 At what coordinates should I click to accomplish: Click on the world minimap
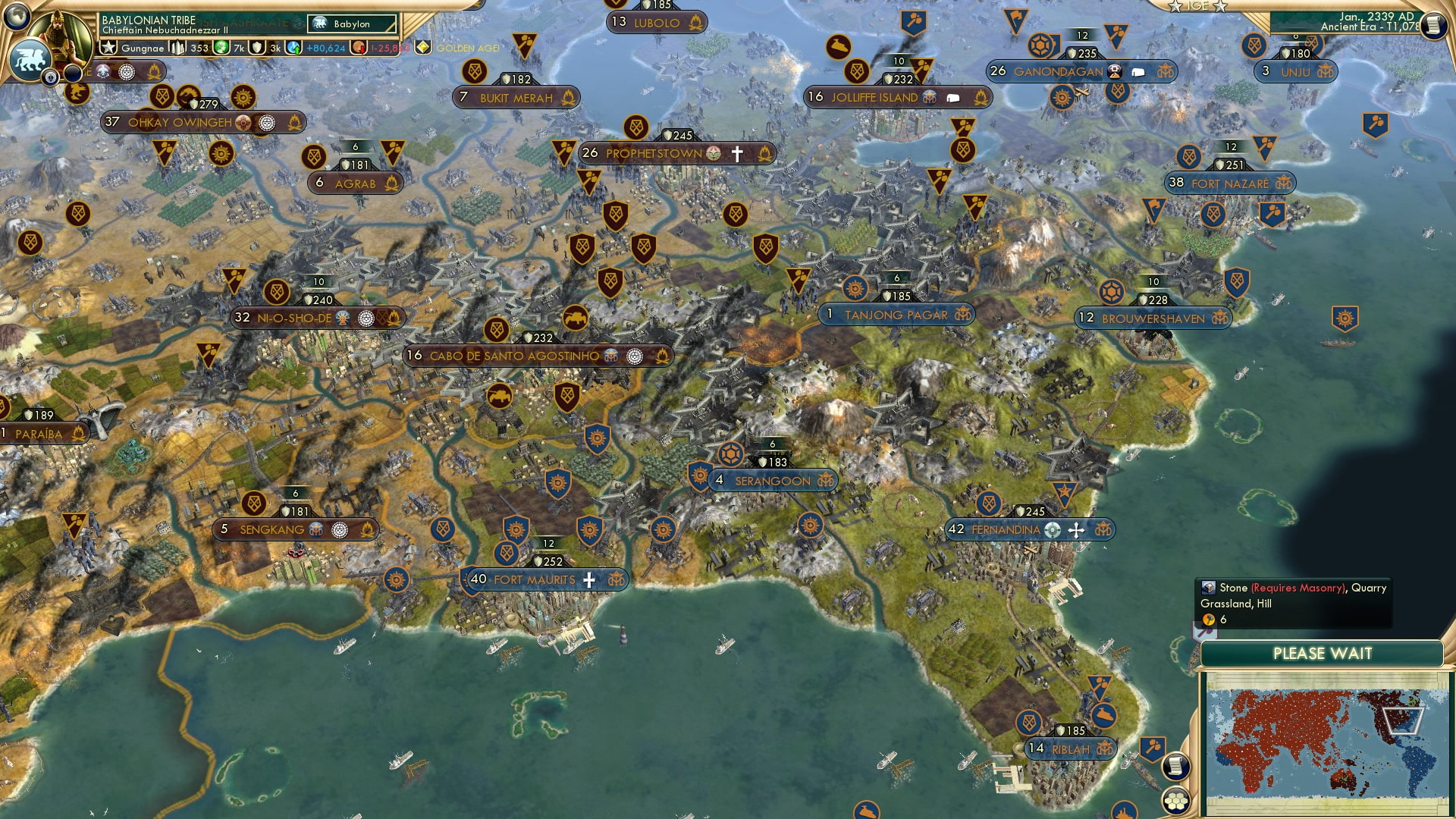pos(1324,742)
